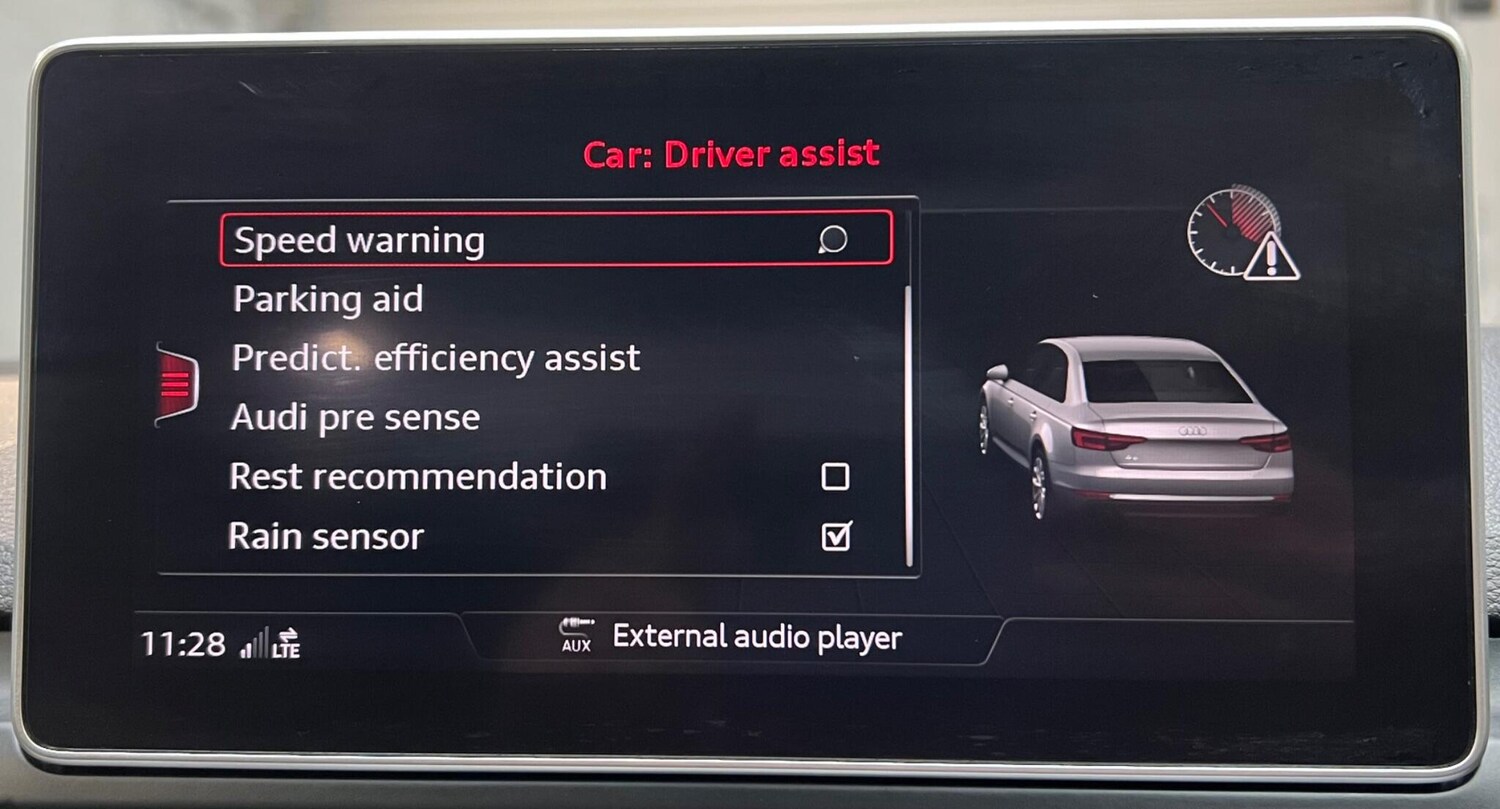Click the warning triangle next to the speedometer
This screenshot has width=1500, height=809.
pos(1271,255)
